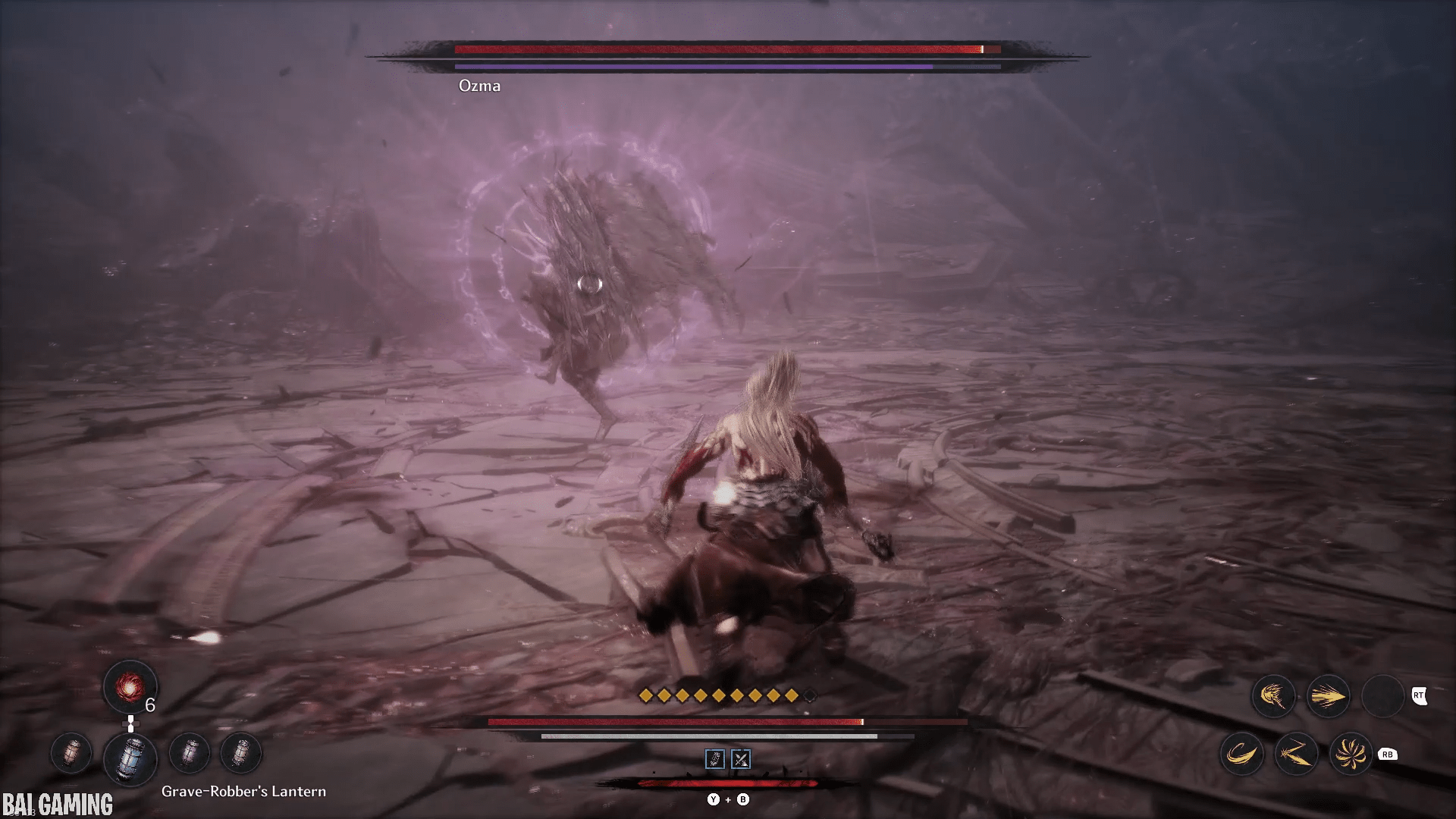The height and width of the screenshot is (819, 1456).
Task: Use the red healing orb item
Action: [130, 687]
